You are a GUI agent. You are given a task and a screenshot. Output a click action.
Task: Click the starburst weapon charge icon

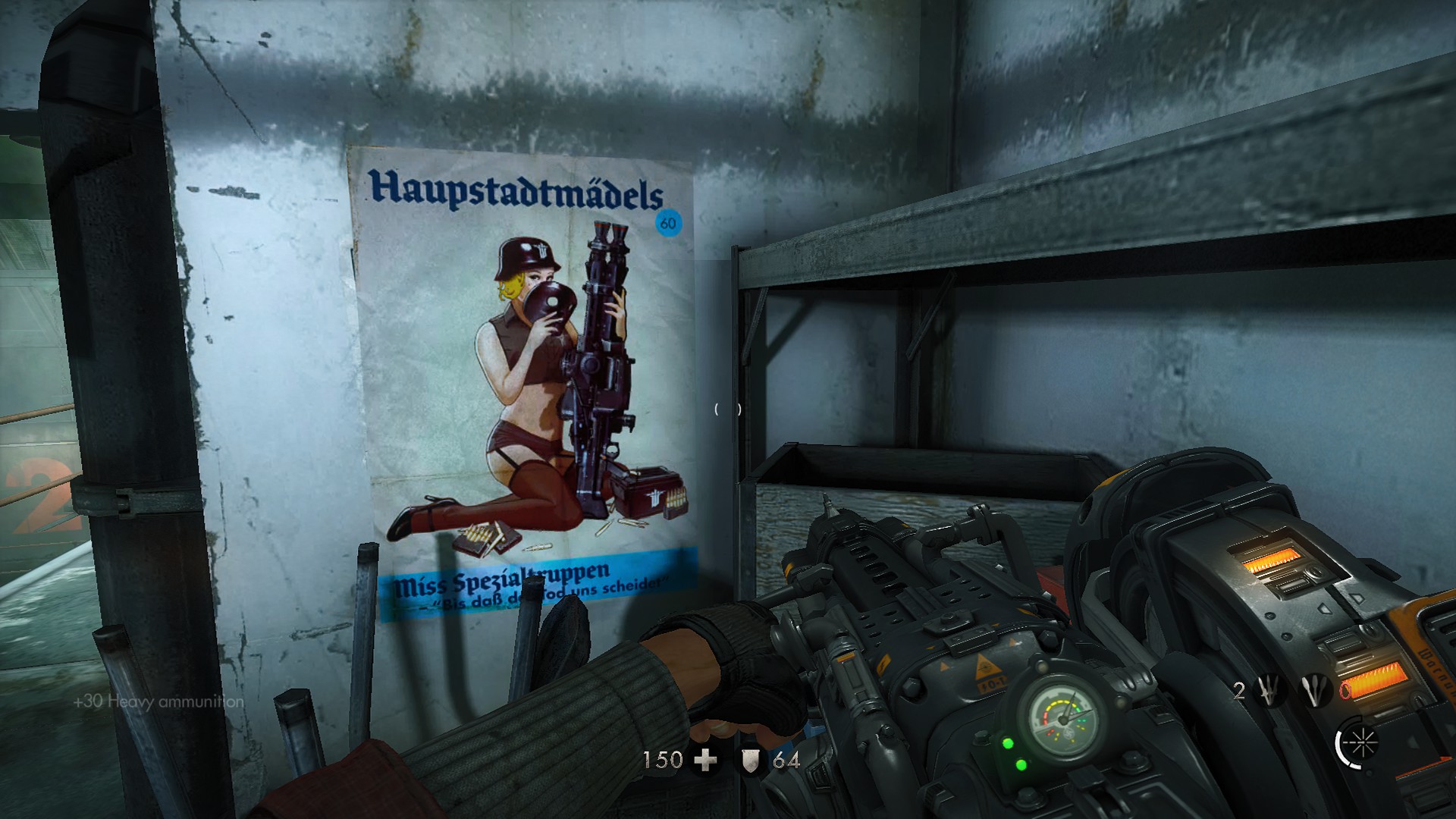[x=1361, y=743]
